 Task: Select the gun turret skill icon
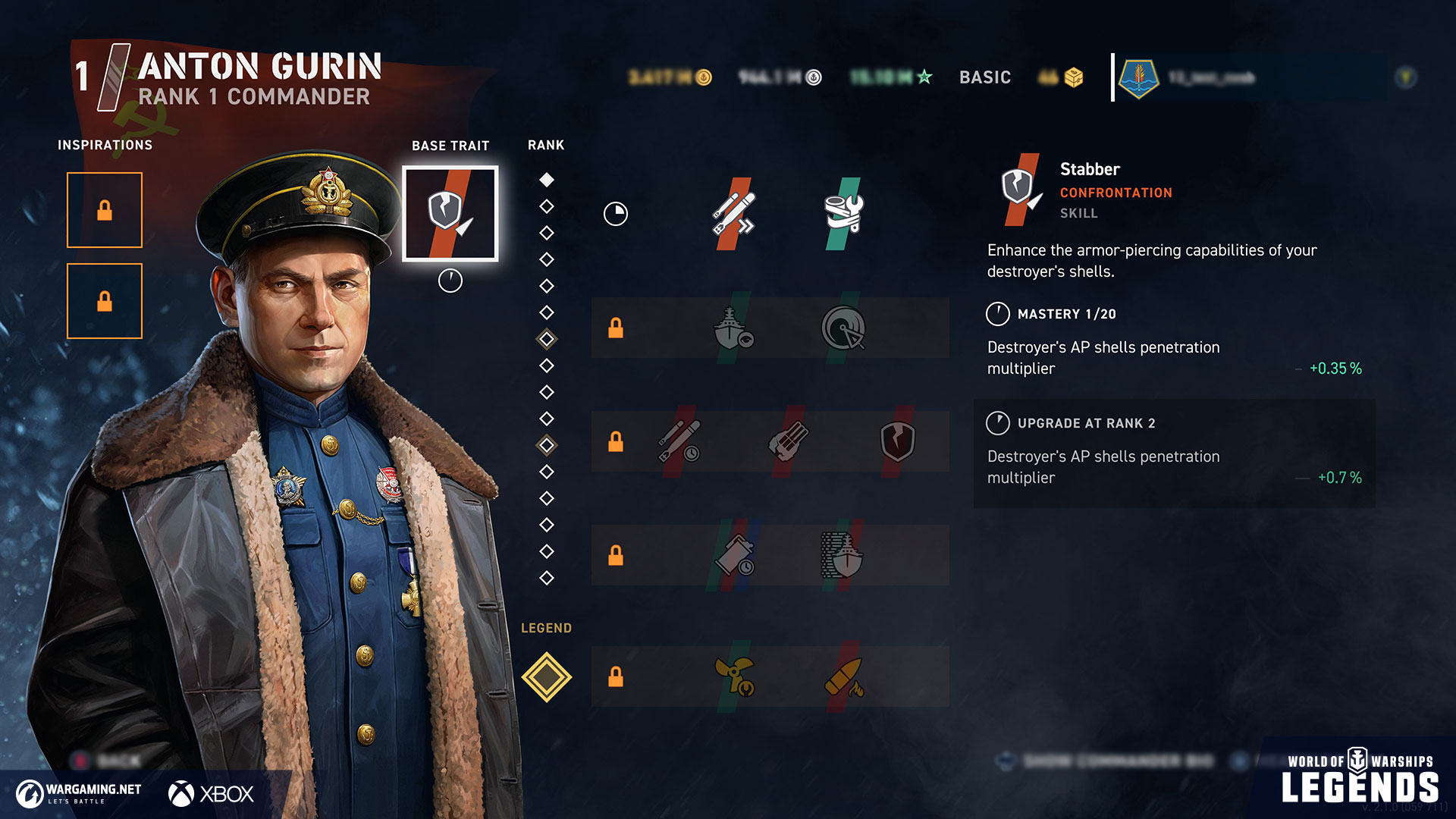click(x=789, y=441)
